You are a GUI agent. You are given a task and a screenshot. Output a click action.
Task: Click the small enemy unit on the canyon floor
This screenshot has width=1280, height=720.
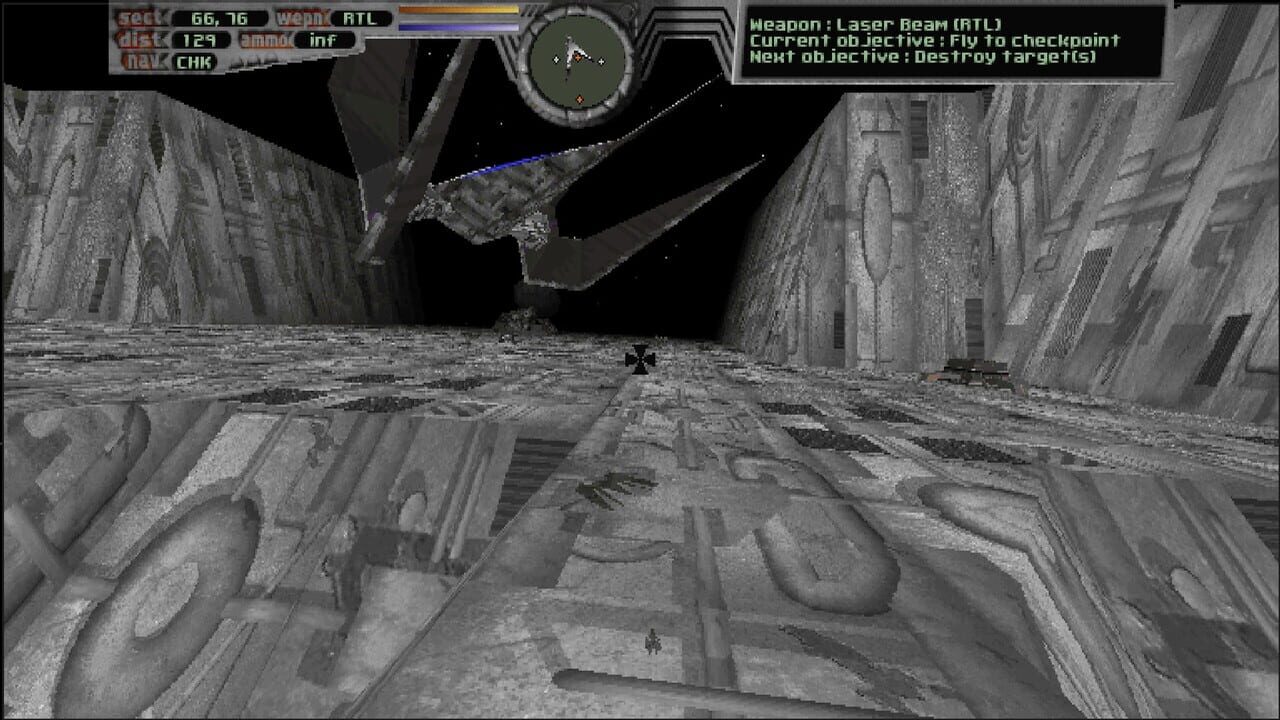click(653, 644)
